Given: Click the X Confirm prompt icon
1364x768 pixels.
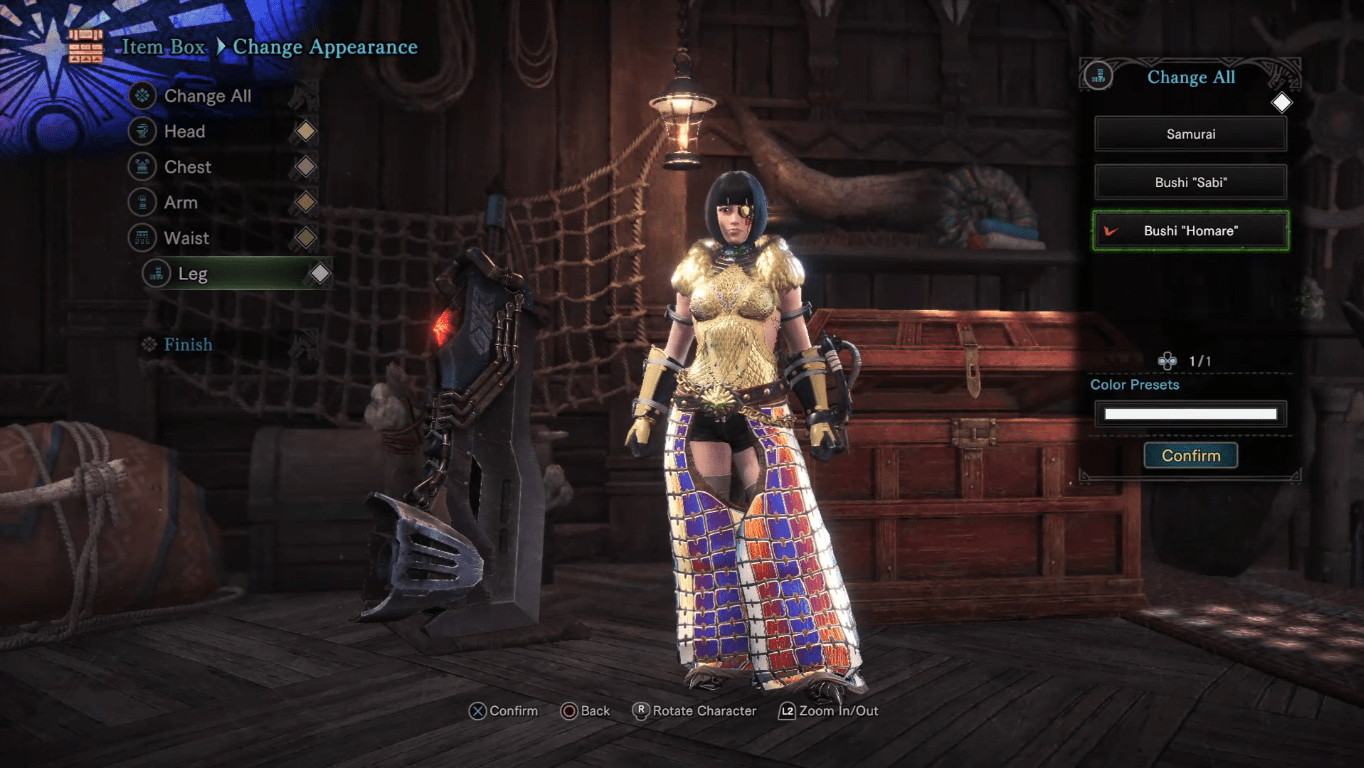Looking at the screenshot, I should pos(477,711).
